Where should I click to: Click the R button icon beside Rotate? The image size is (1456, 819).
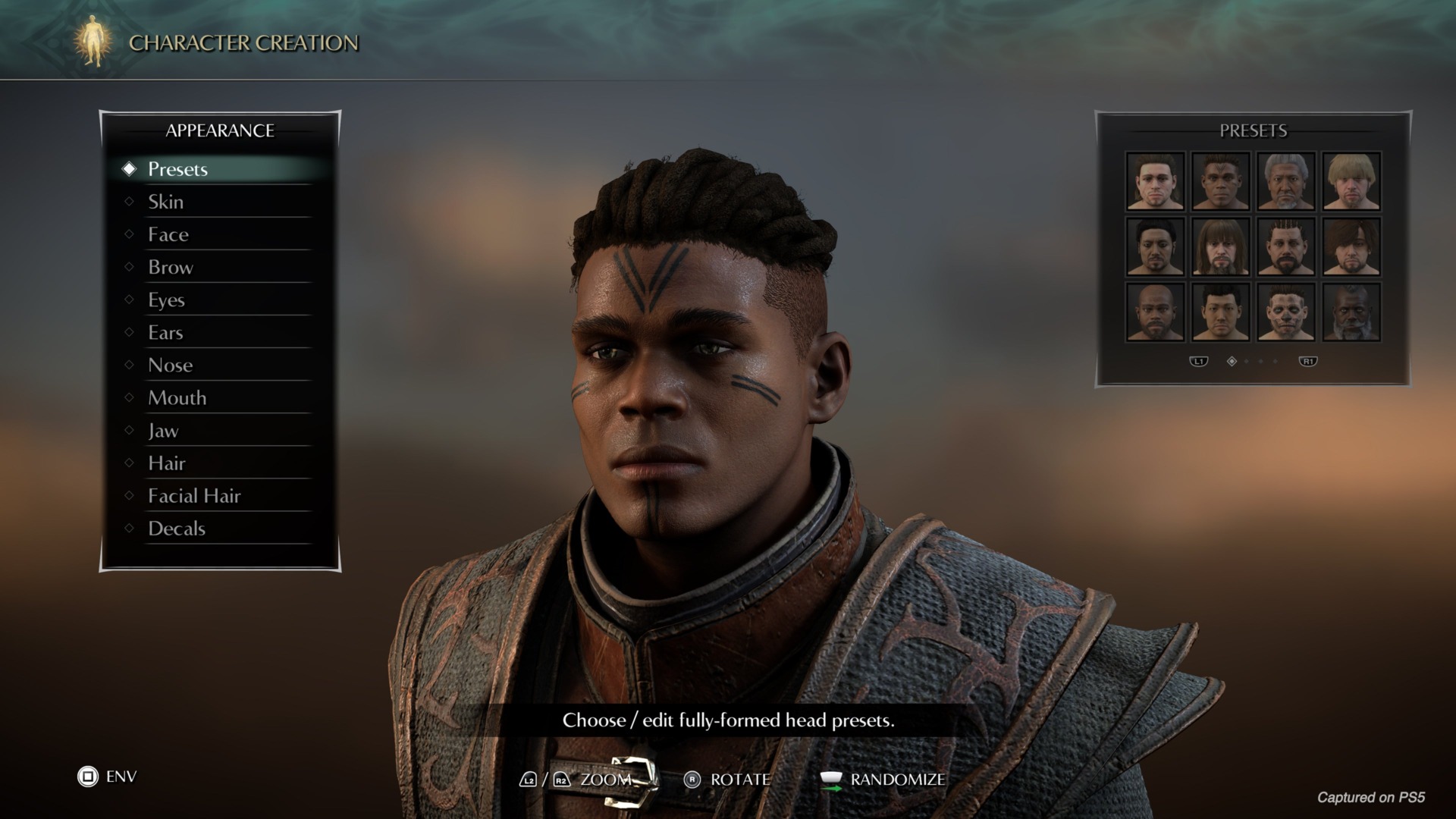tap(692, 780)
